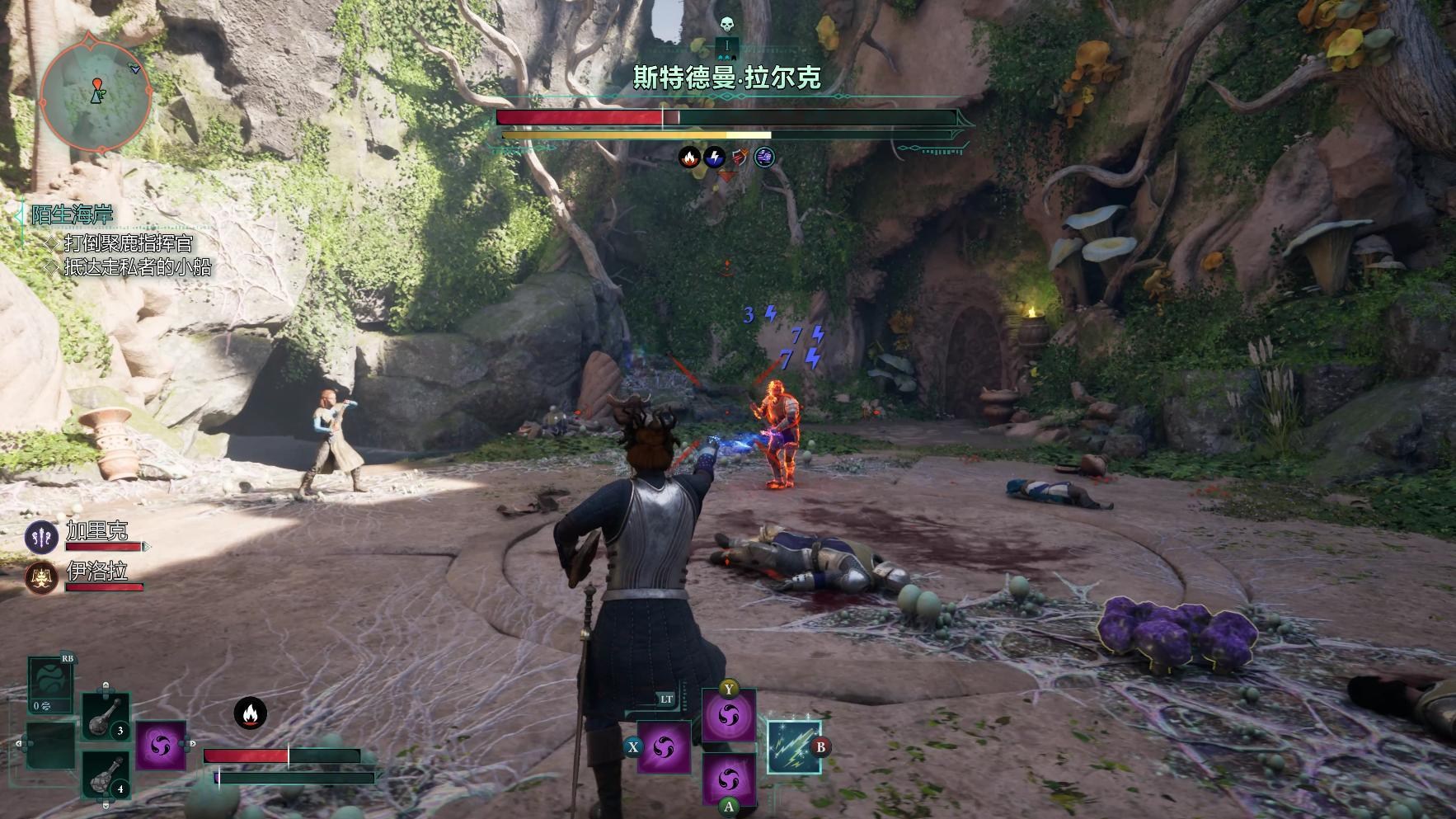Select companion 伊洛拉's portrait
Image resolution: width=1456 pixels, height=819 pixels.
[41, 578]
